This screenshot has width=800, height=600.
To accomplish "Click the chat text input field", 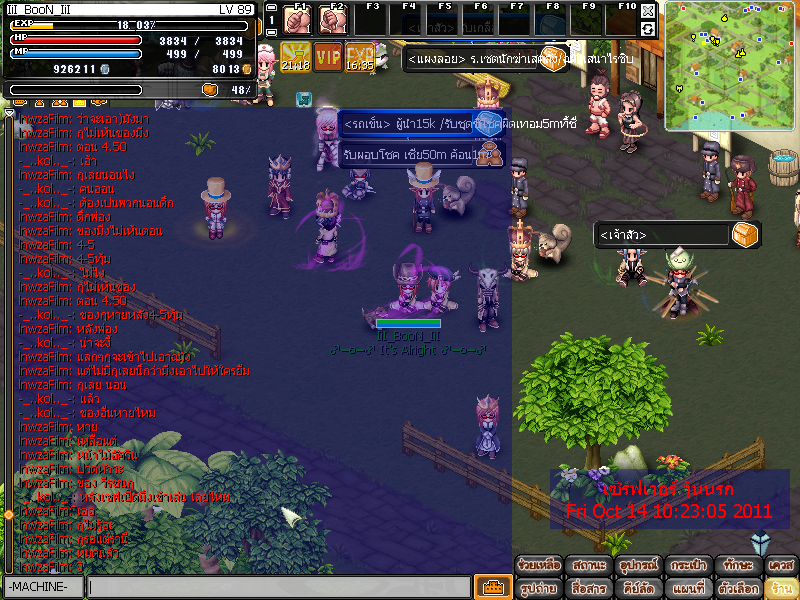I will click(x=278, y=587).
